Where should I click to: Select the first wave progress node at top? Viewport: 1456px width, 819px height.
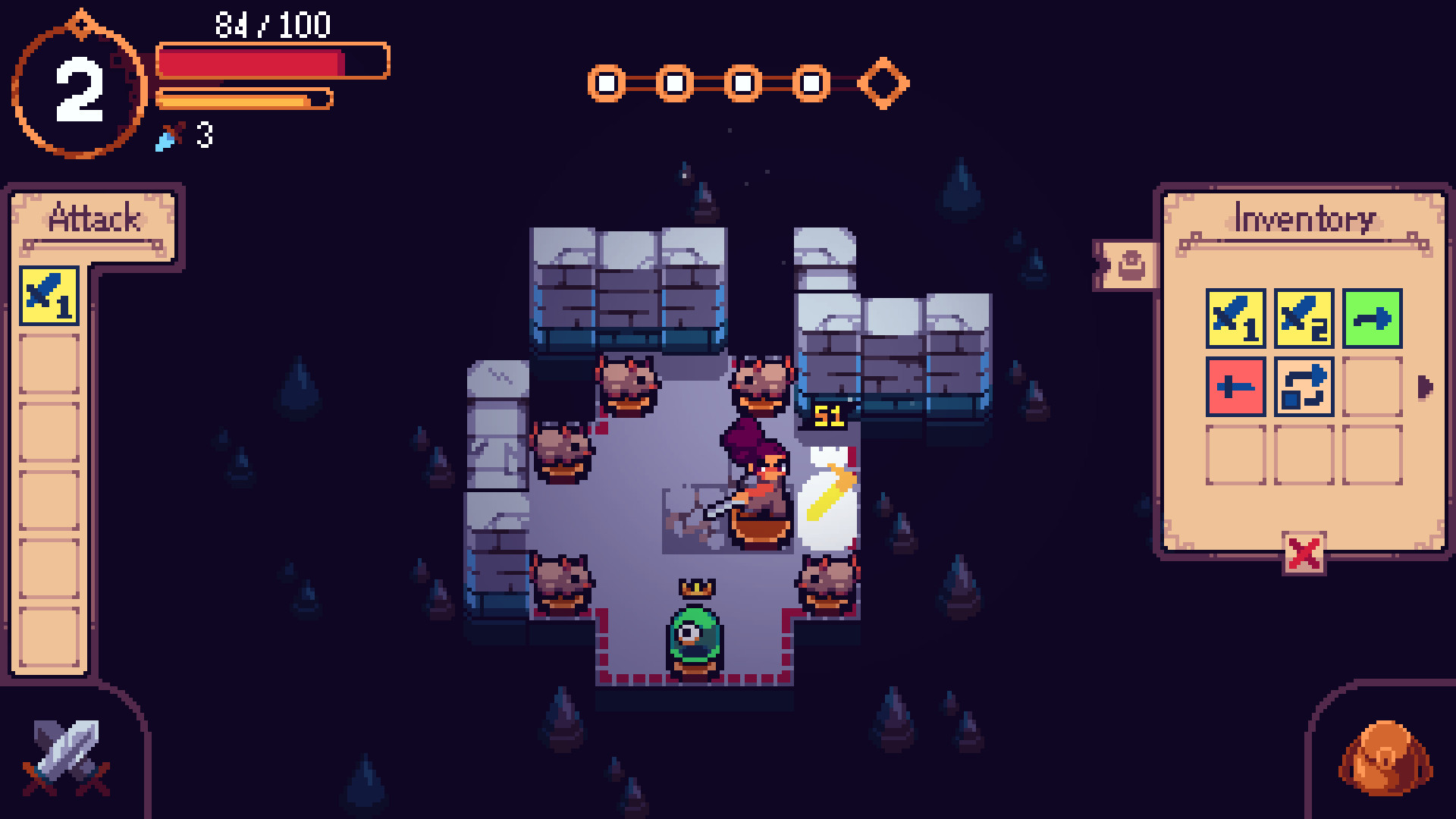point(605,82)
